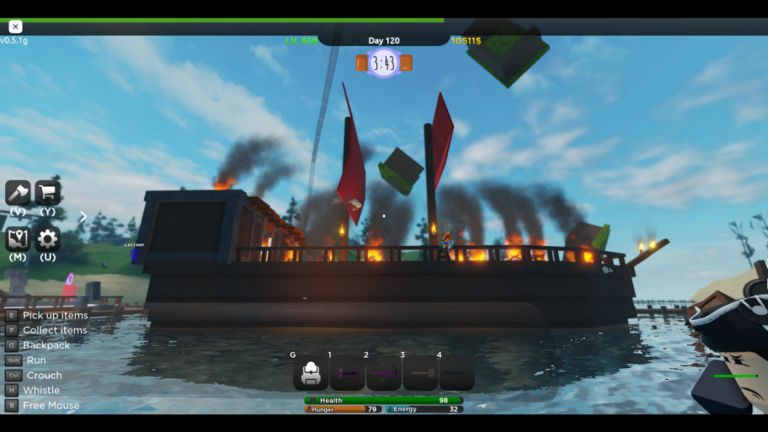
Task: Close the overlay with the X button
Action: [15, 27]
